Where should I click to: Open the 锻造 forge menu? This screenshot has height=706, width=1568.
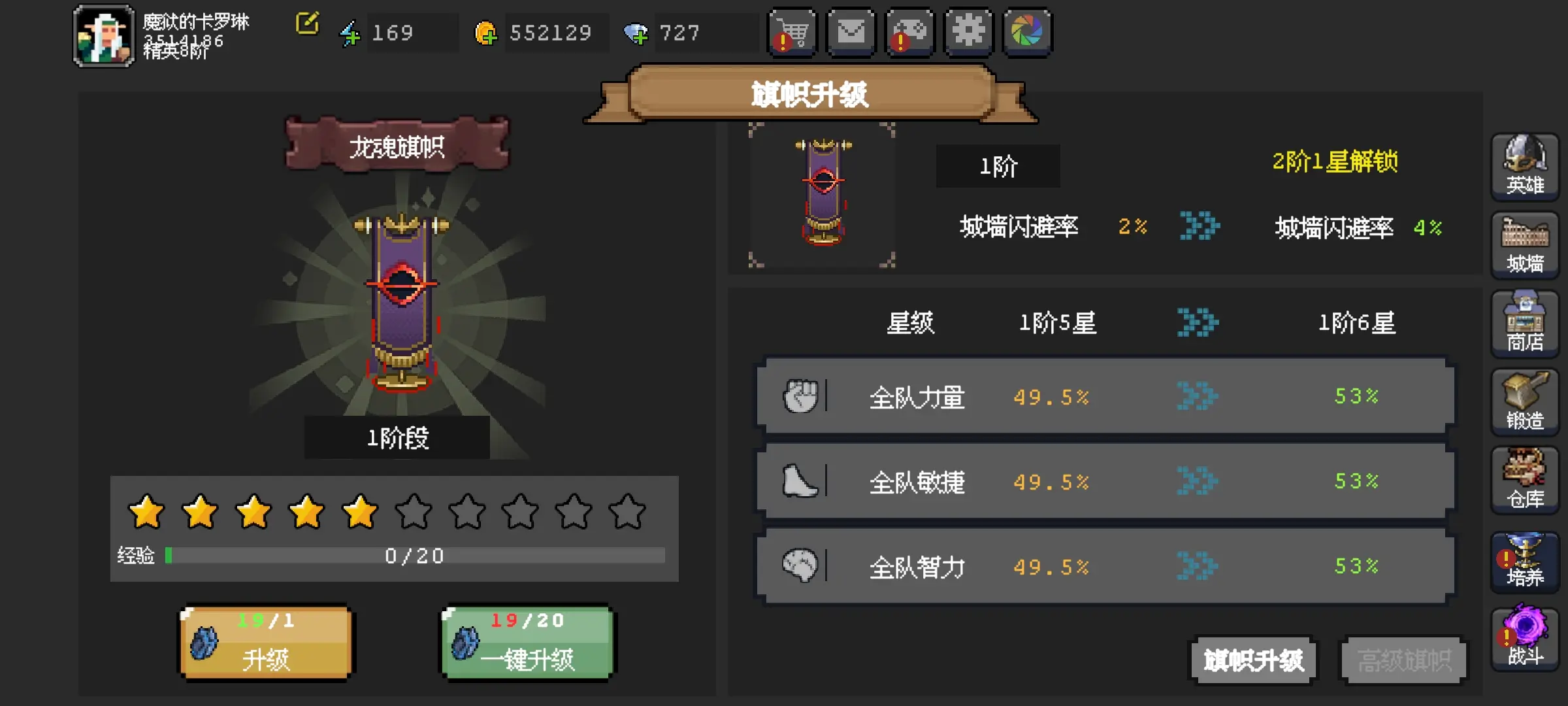pos(1525,402)
